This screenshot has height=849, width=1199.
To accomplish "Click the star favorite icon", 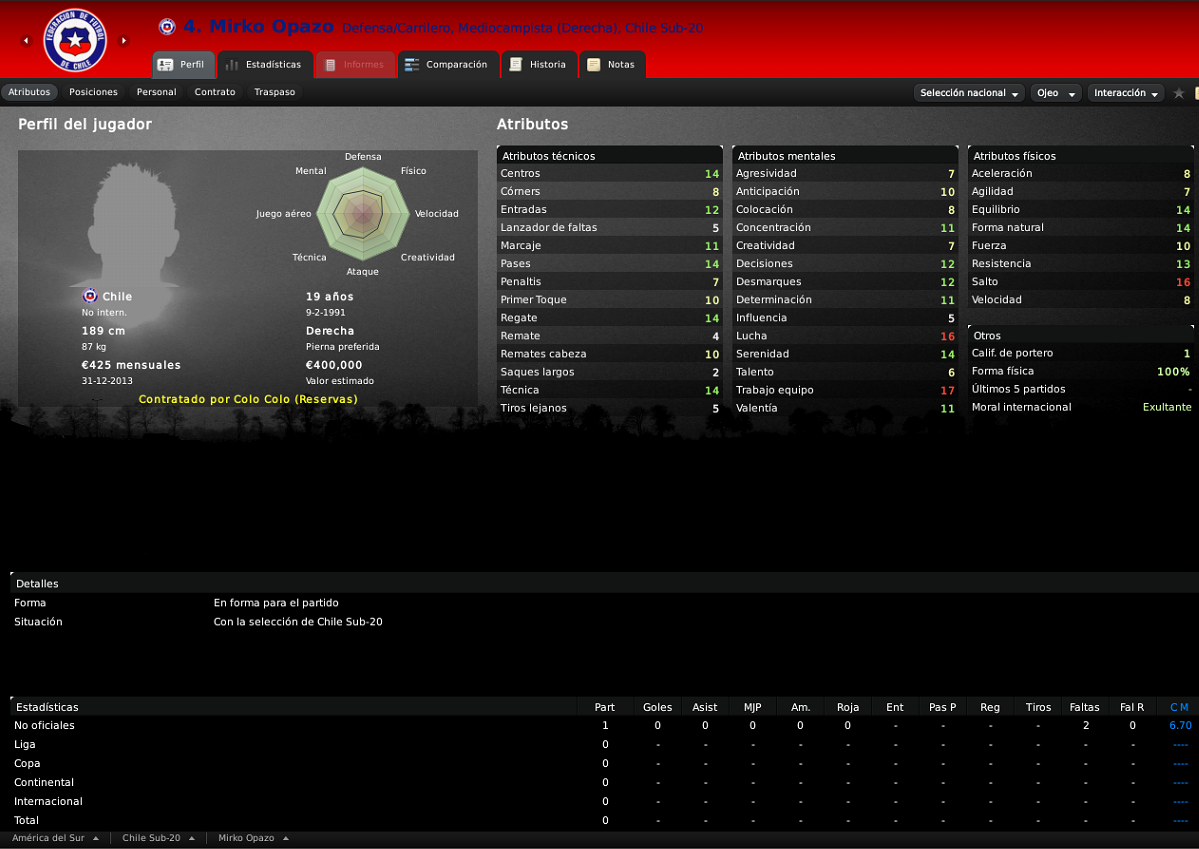I will tap(1179, 93).
